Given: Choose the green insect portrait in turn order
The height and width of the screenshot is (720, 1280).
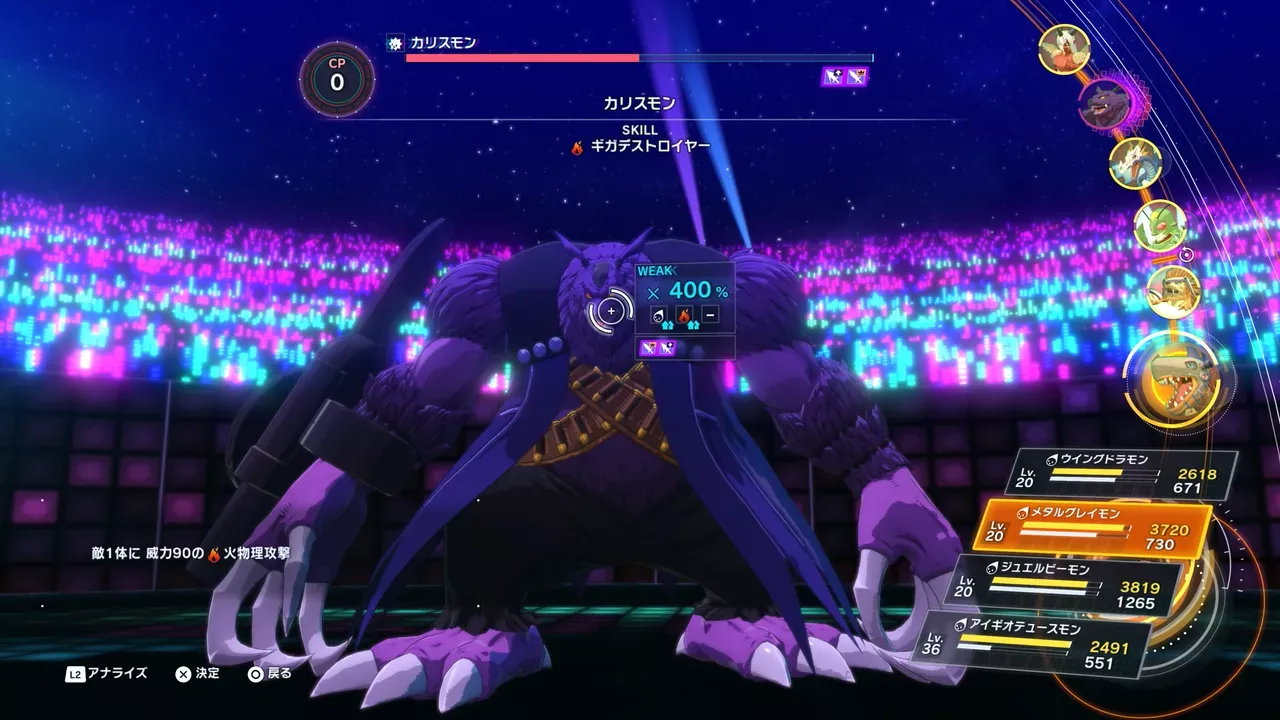Looking at the screenshot, I should [1160, 226].
